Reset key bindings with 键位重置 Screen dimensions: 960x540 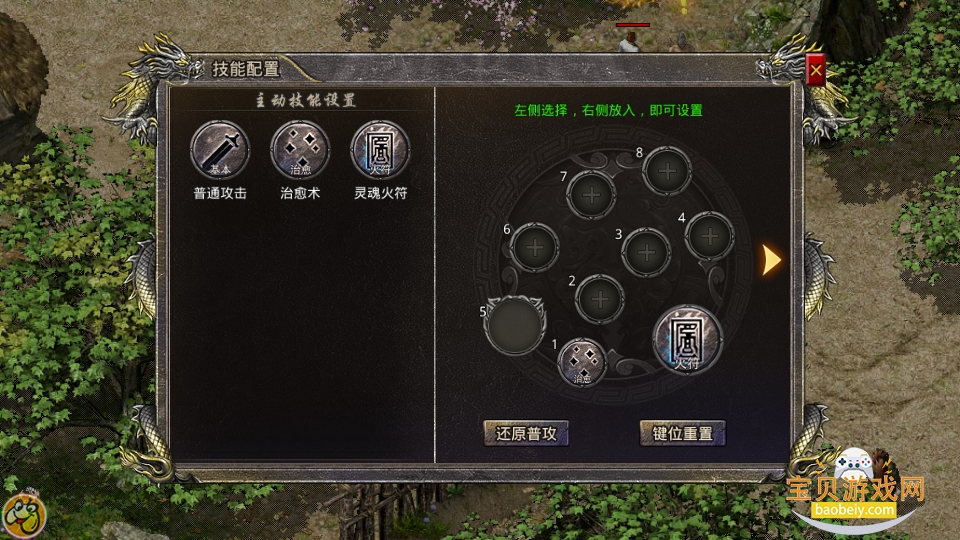pos(682,433)
